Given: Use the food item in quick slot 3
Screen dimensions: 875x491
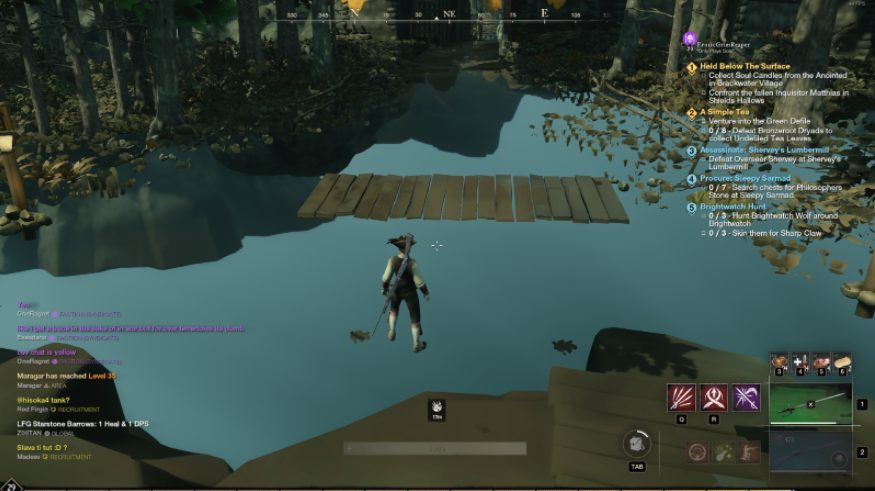Looking at the screenshot, I should click(779, 362).
